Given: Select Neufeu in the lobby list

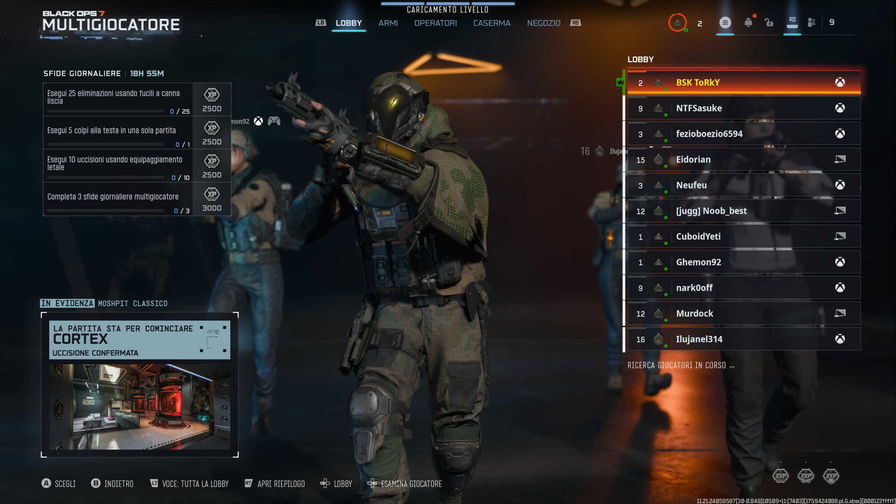Looking at the screenshot, I should click(740, 185).
